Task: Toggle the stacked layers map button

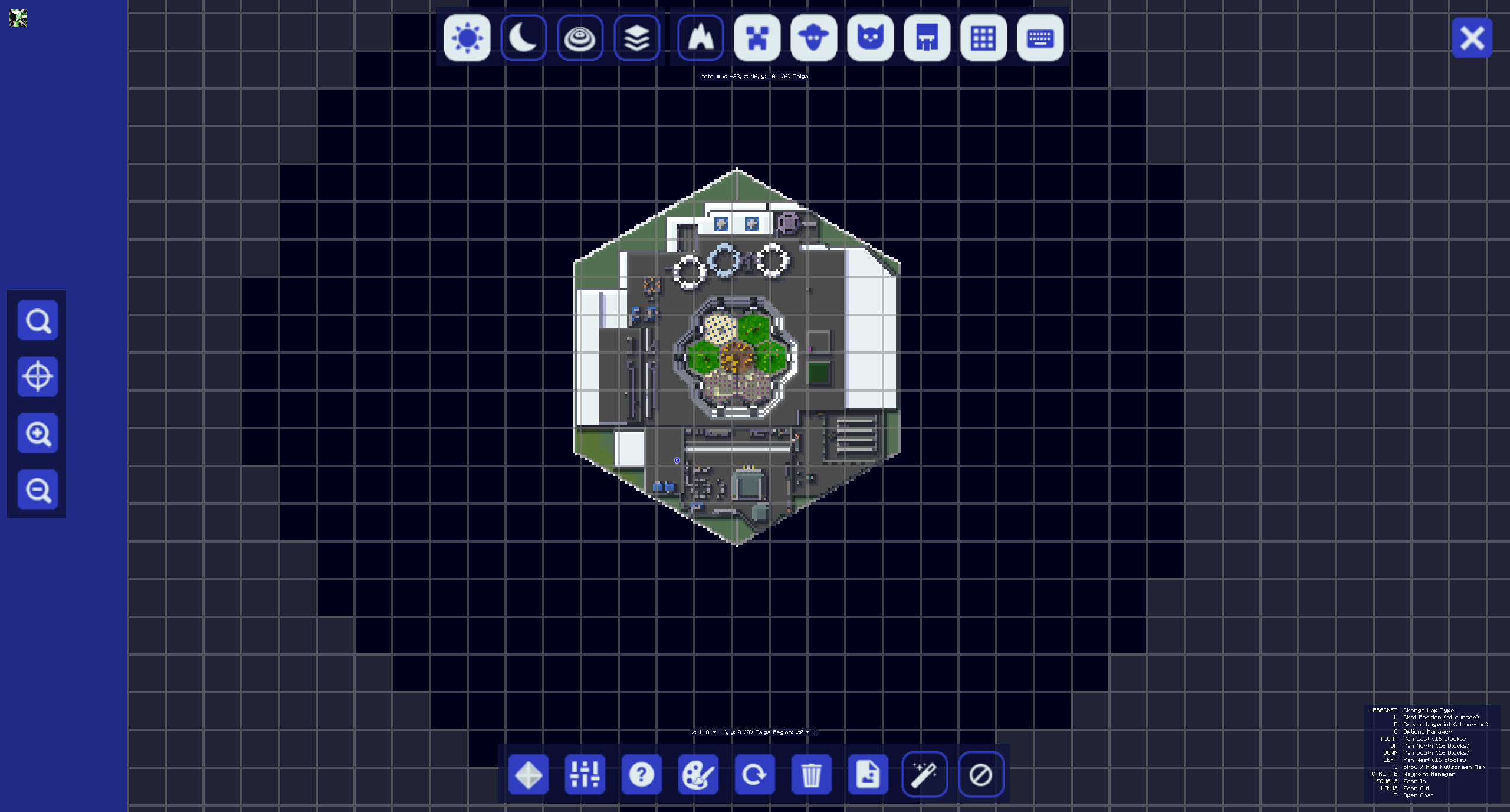Action: coord(636,38)
